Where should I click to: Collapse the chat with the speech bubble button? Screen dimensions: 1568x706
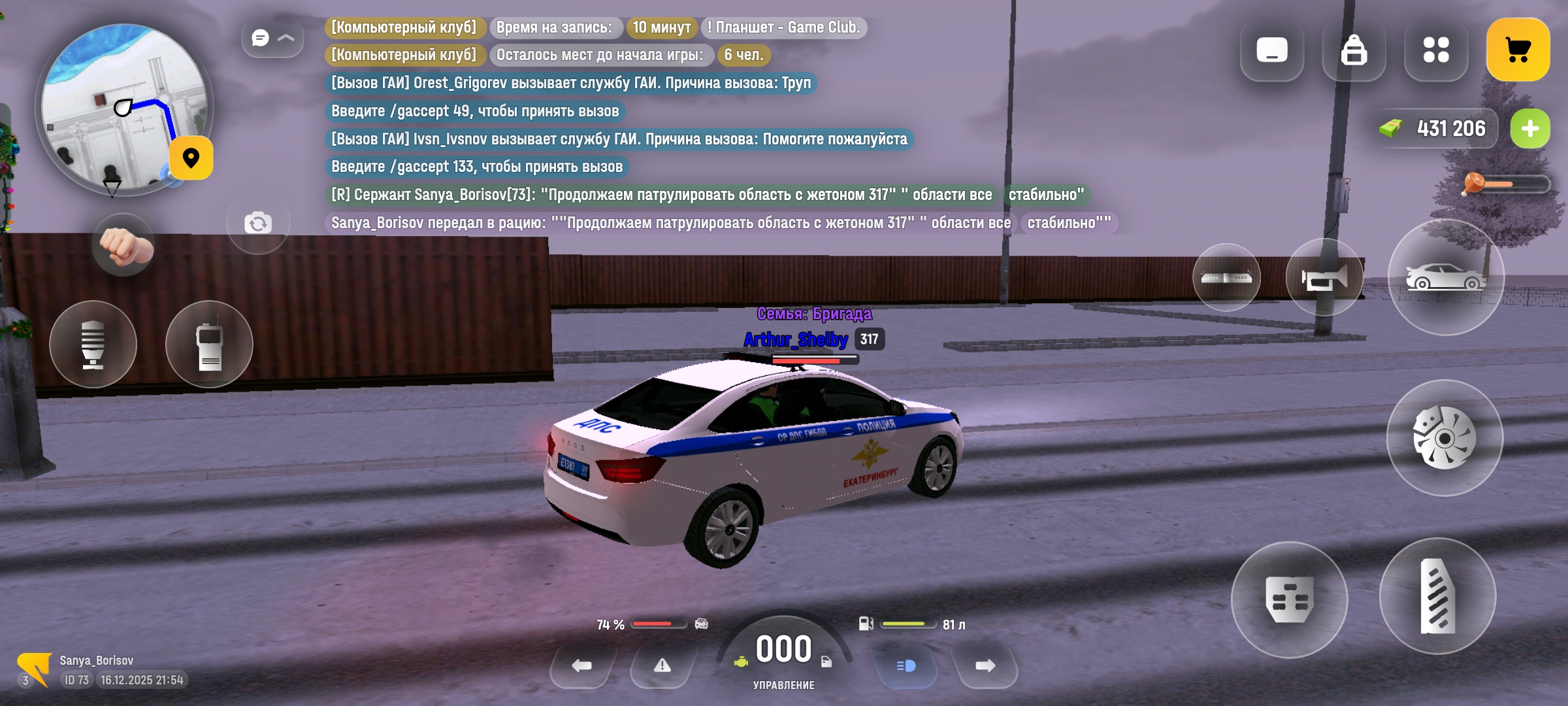coord(272,38)
